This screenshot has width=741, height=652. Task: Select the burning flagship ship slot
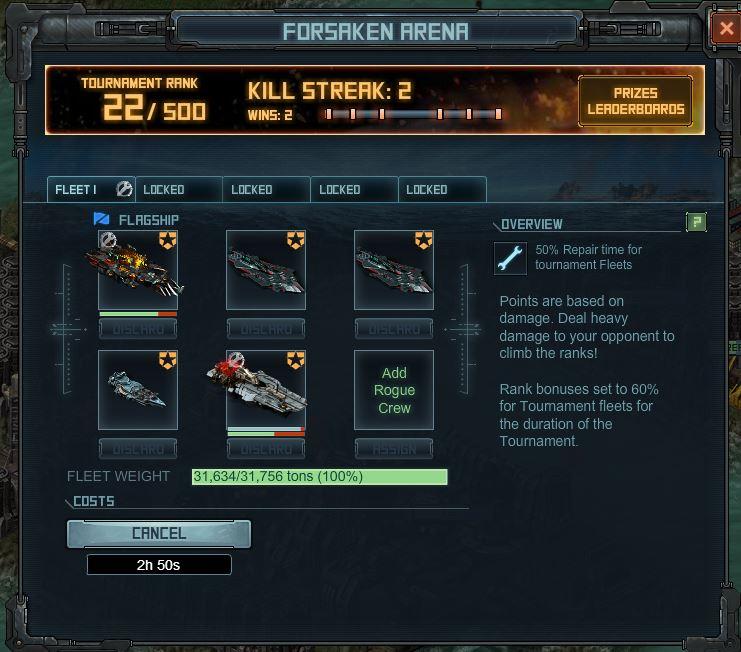pyautogui.click(x=138, y=270)
